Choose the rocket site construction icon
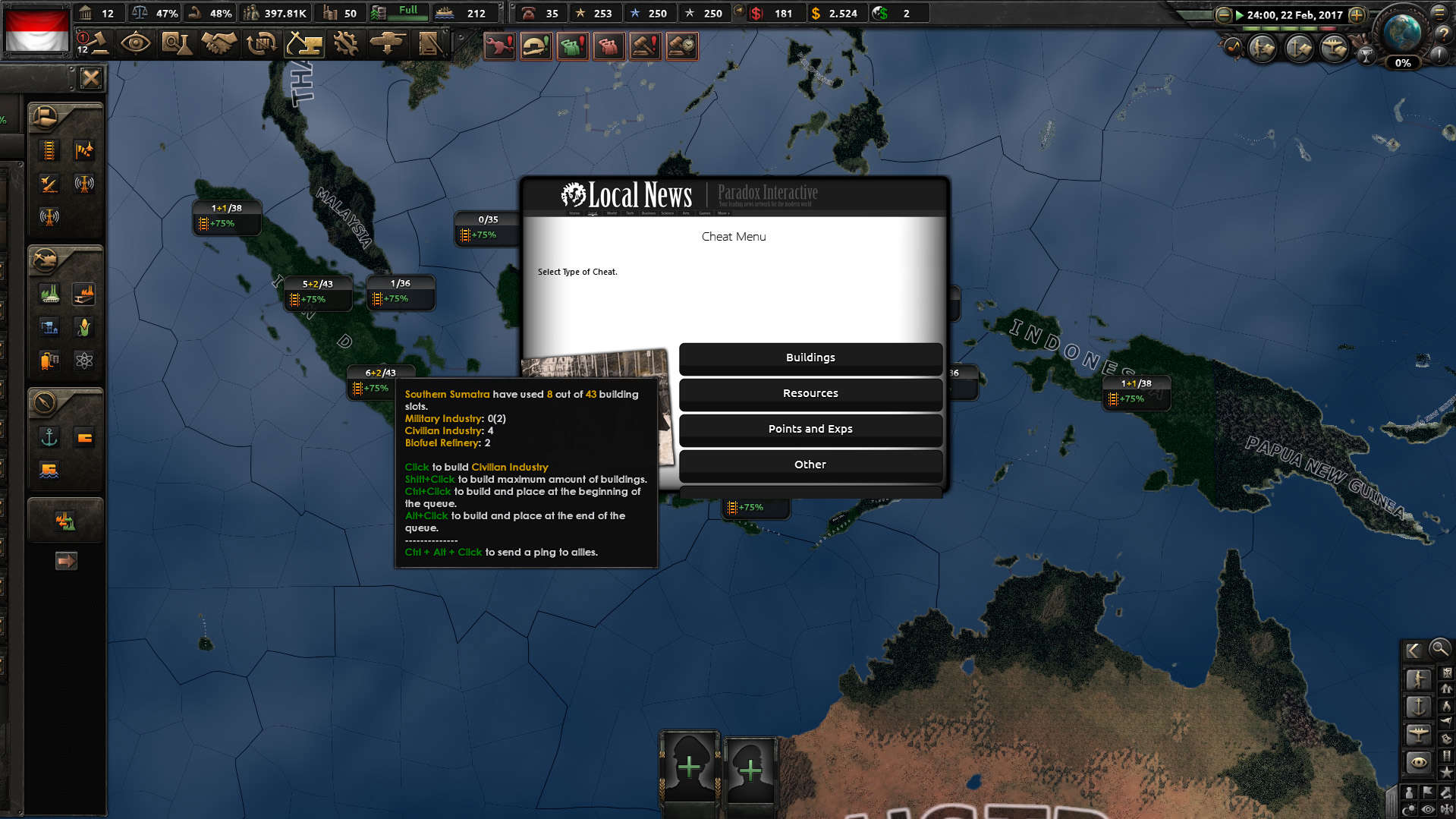This screenshot has height=819, width=1456. point(49,183)
